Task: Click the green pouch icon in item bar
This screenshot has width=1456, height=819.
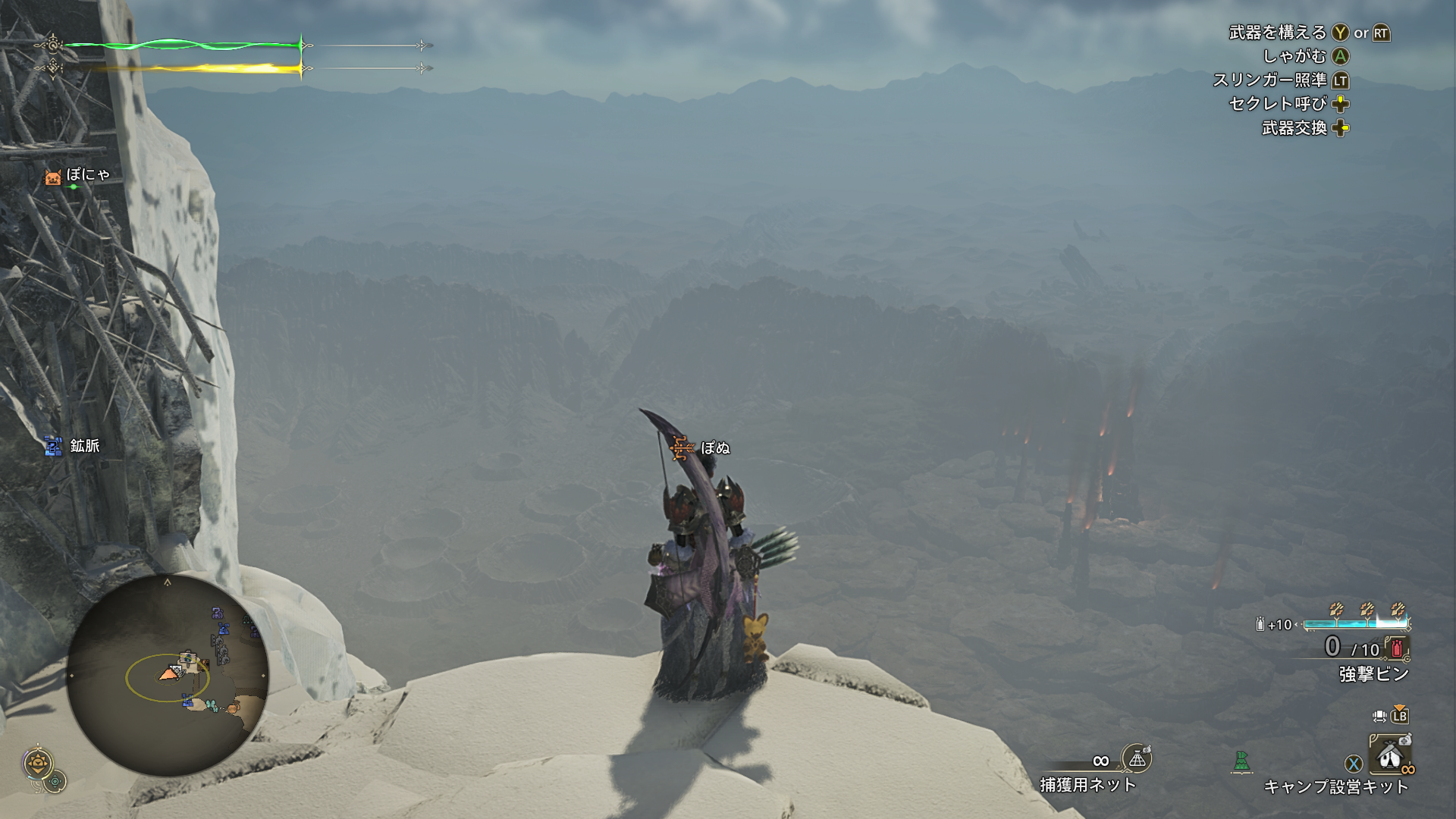Action: point(1241,761)
